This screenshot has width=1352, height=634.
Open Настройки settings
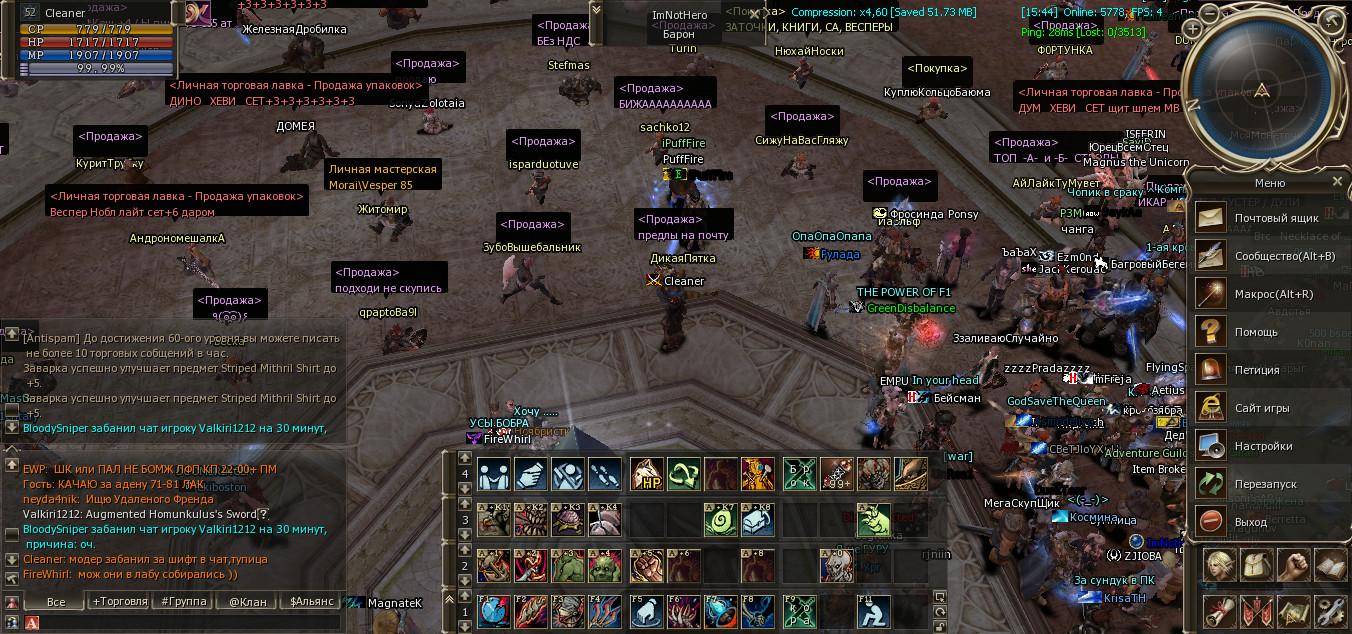[1212, 445]
